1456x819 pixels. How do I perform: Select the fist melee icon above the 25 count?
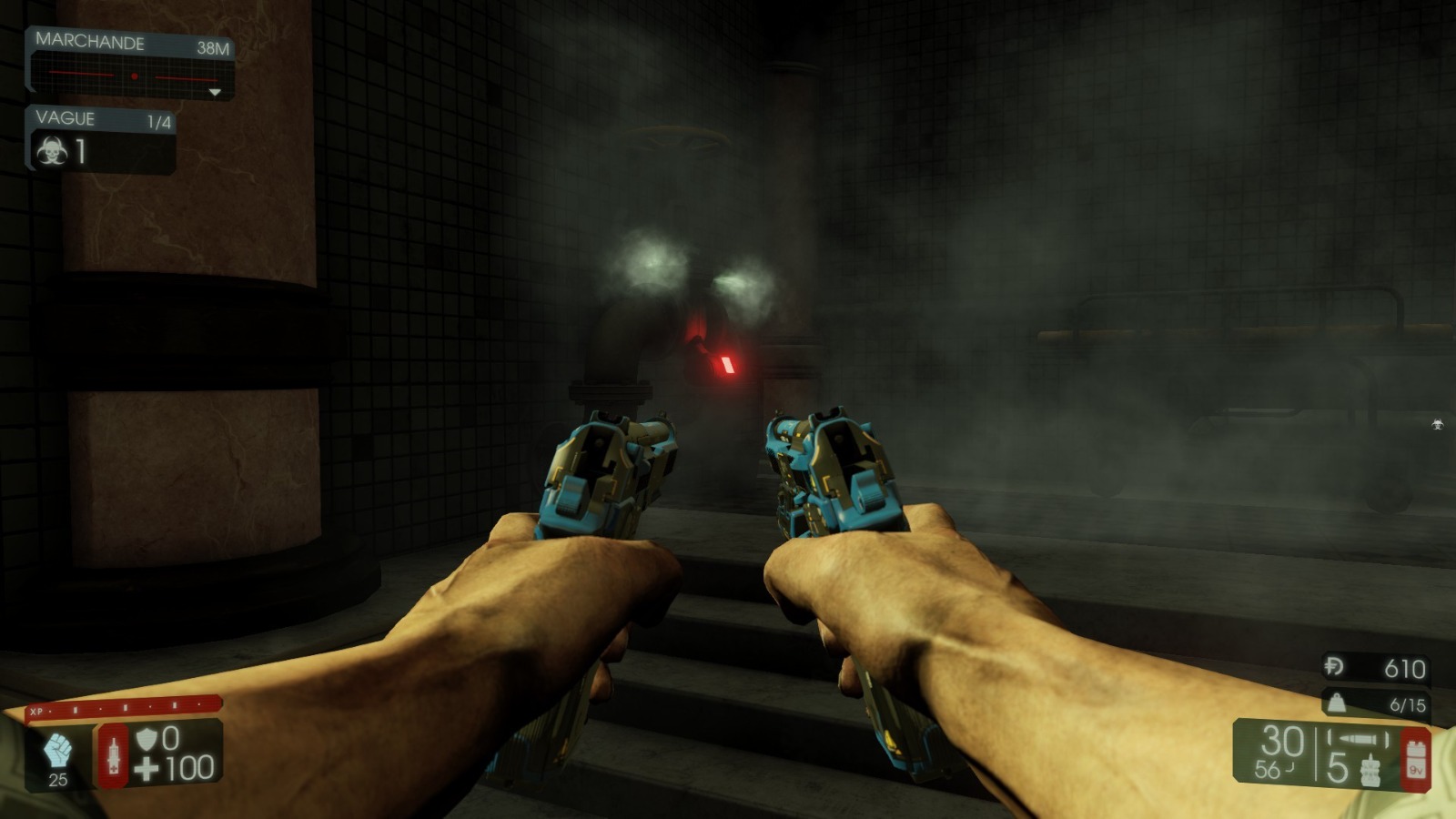click(x=57, y=749)
